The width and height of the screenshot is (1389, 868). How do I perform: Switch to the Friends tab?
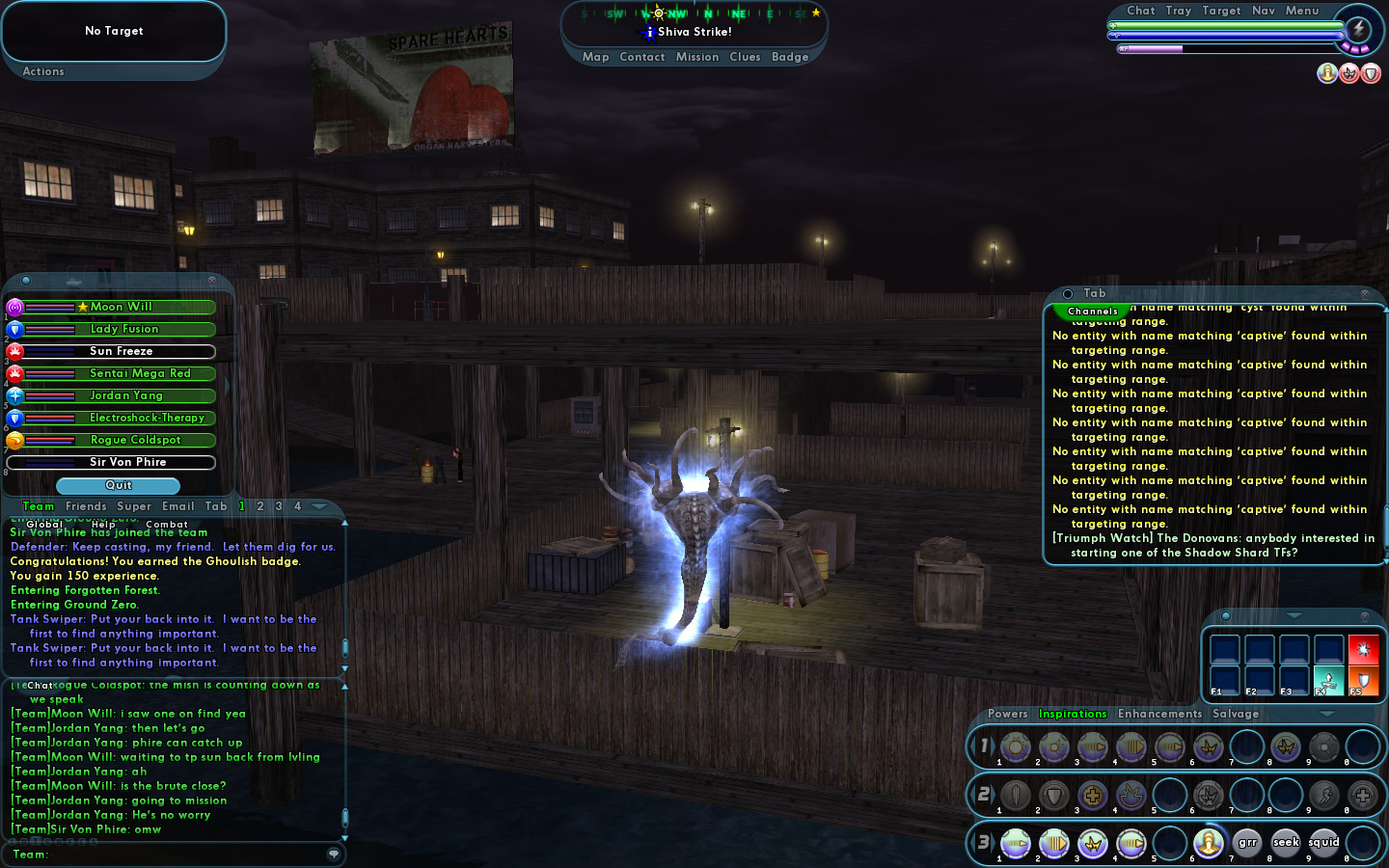[x=86, y=506]
